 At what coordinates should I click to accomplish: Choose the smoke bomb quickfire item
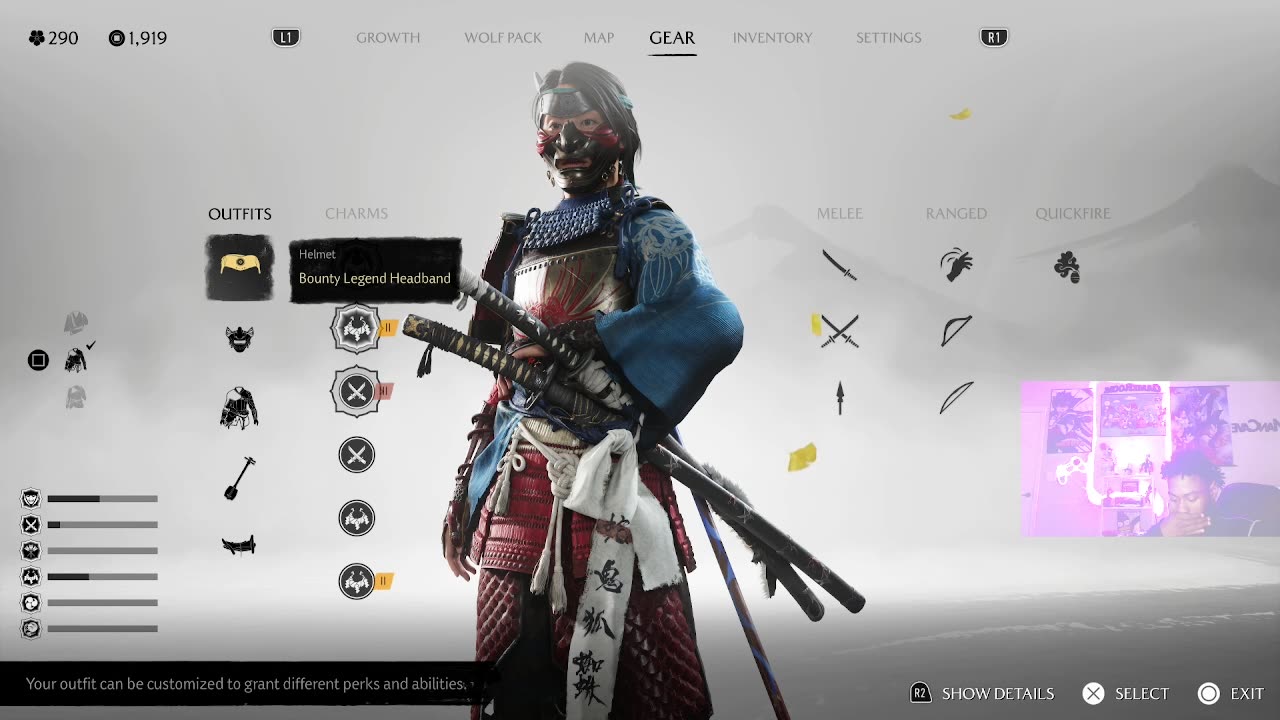(1067, 267)
